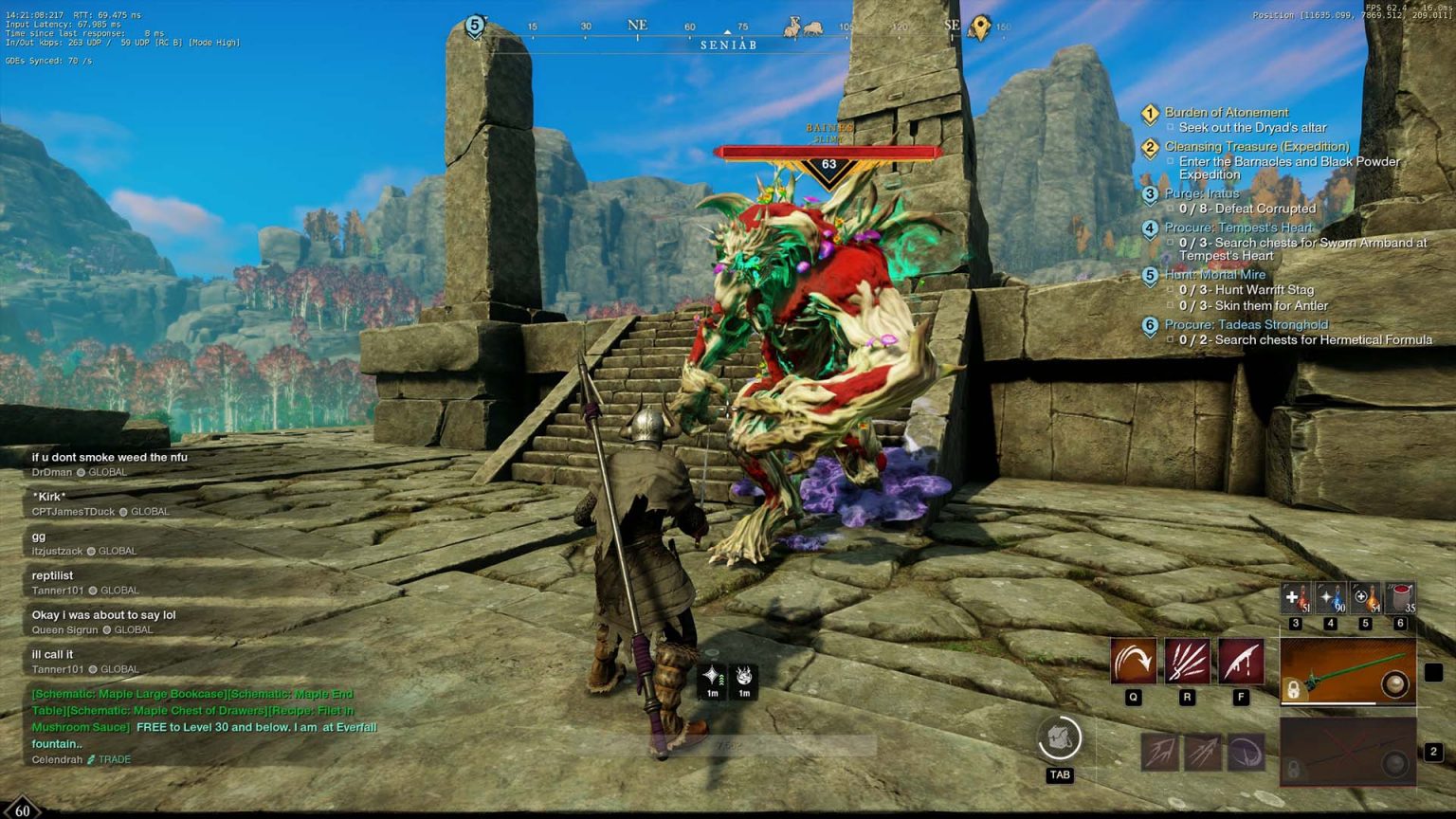The width and height of the screenshot is (1456, 819).
Task: Activate the bleeding blade slash ability
Action: [x=1241, y=661]
